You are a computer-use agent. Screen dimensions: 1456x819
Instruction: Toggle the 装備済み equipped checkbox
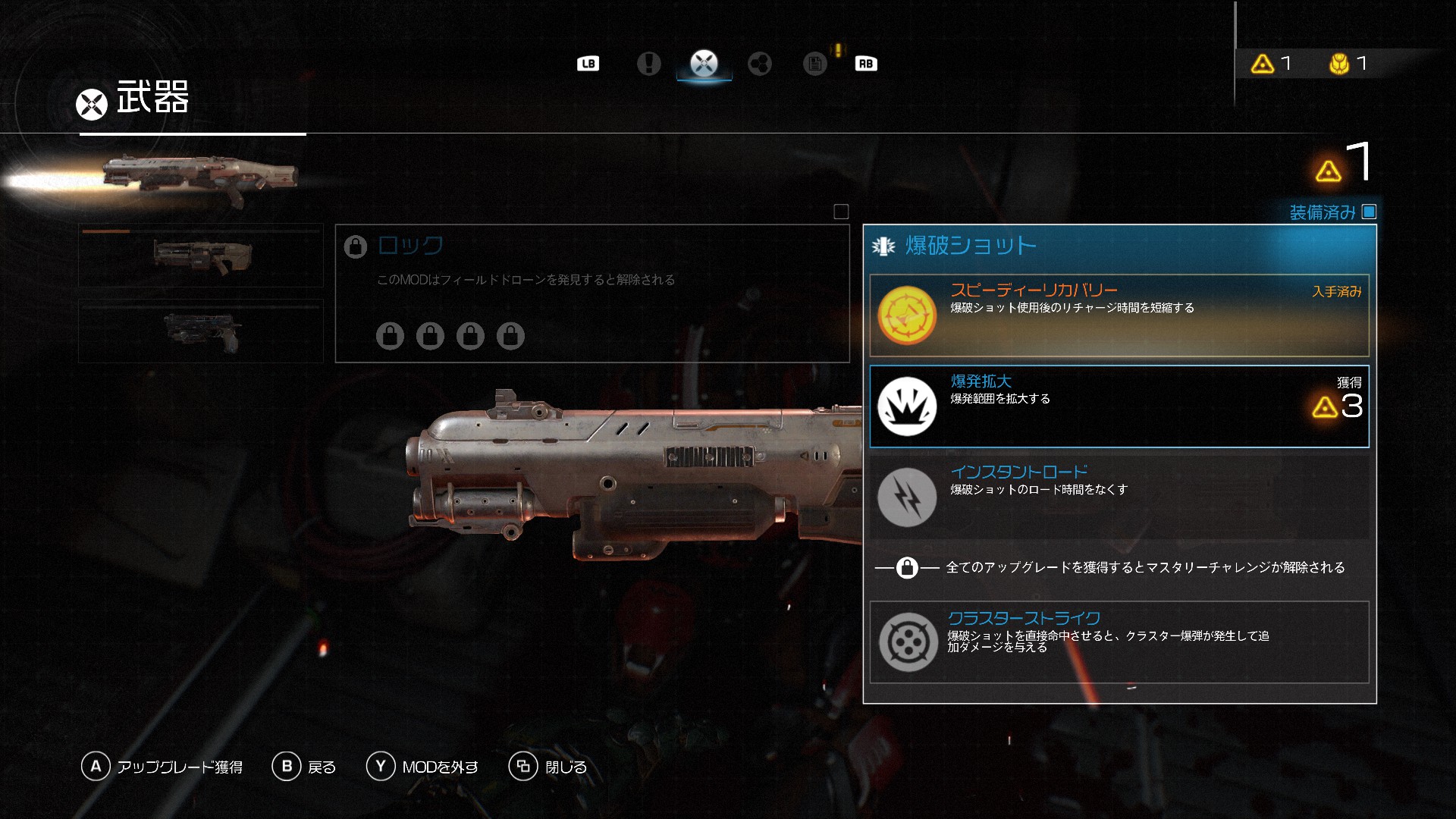click(x=1369, y=212)
